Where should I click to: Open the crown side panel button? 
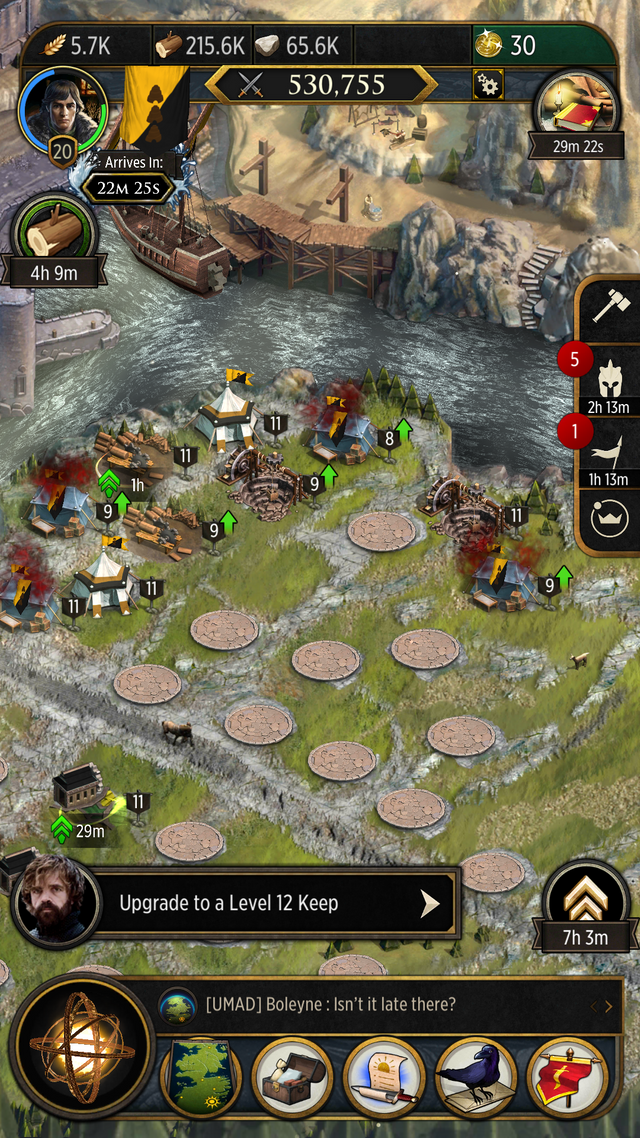click(609, 518)
